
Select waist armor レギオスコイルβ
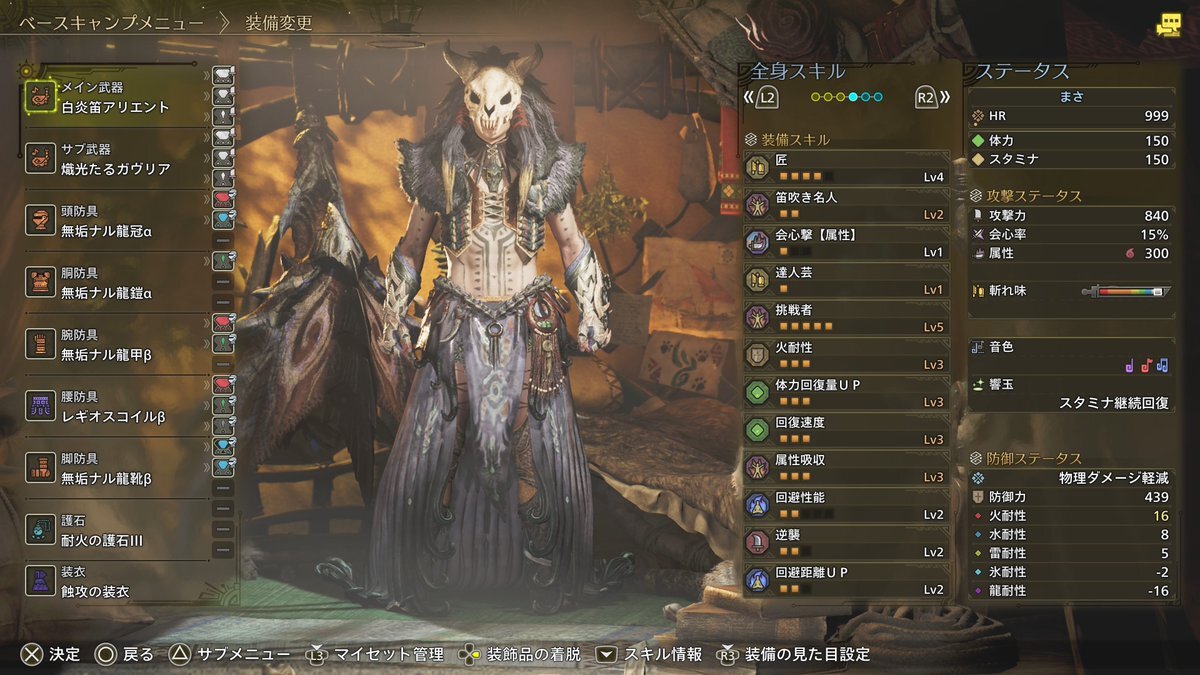point(115,407)
